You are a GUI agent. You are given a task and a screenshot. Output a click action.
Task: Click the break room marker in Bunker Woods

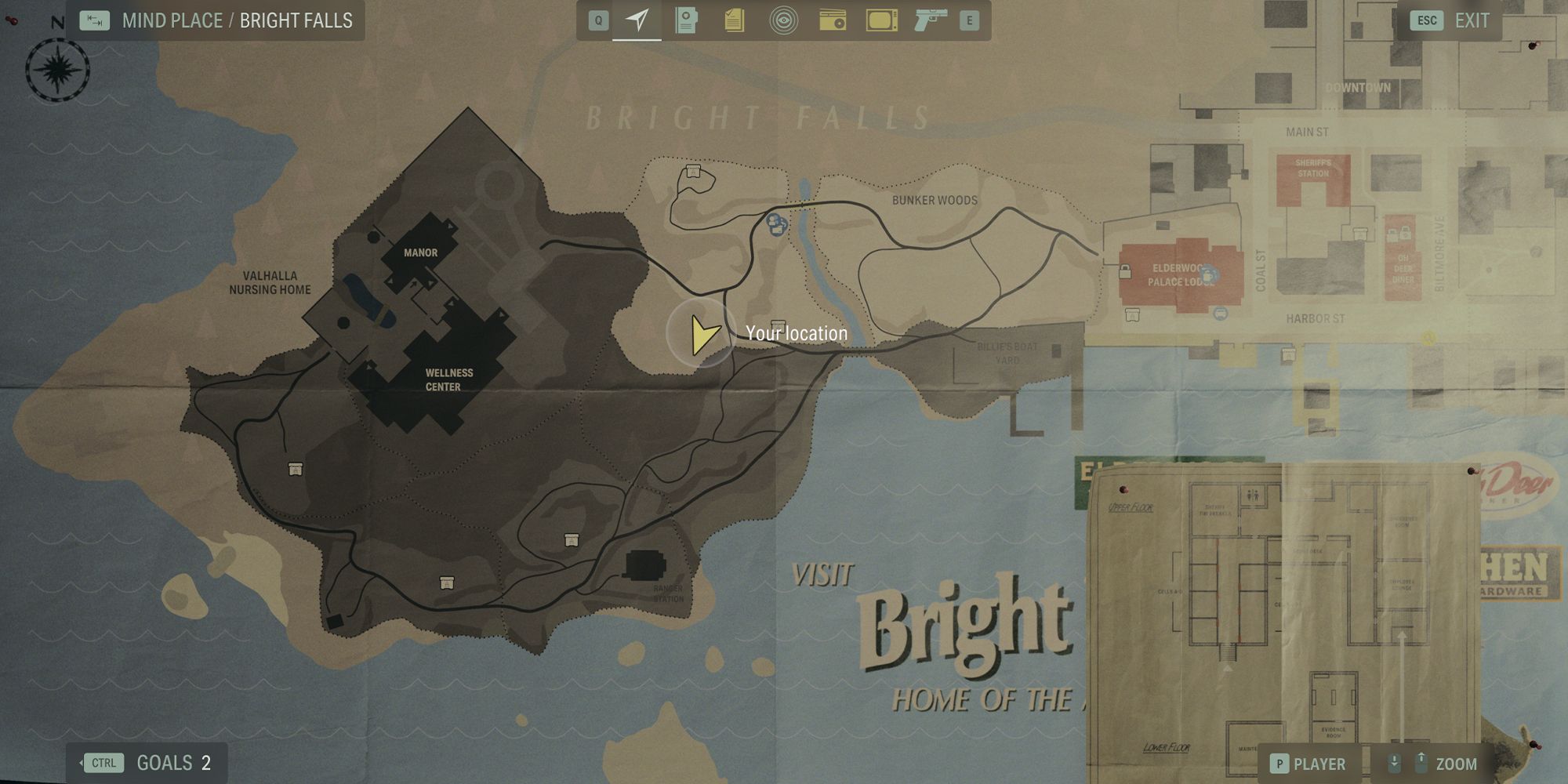pyautogui.click(x=693, y=172)
